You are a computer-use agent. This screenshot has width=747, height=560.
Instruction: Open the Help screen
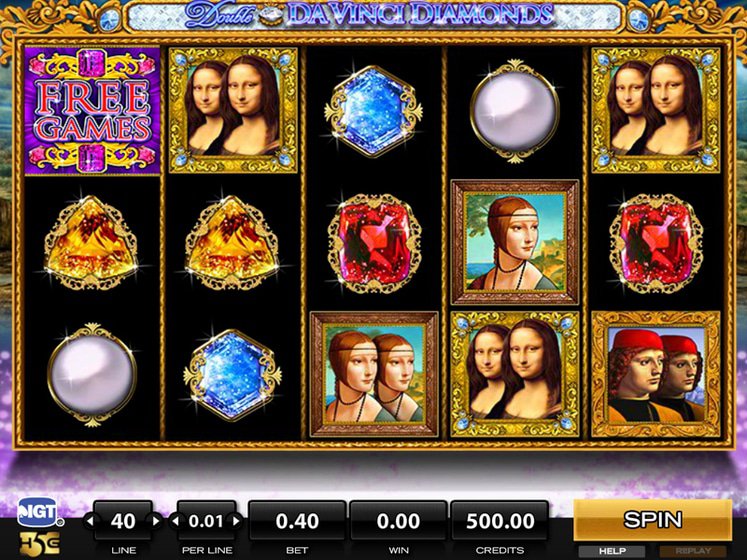pos(612,550)
